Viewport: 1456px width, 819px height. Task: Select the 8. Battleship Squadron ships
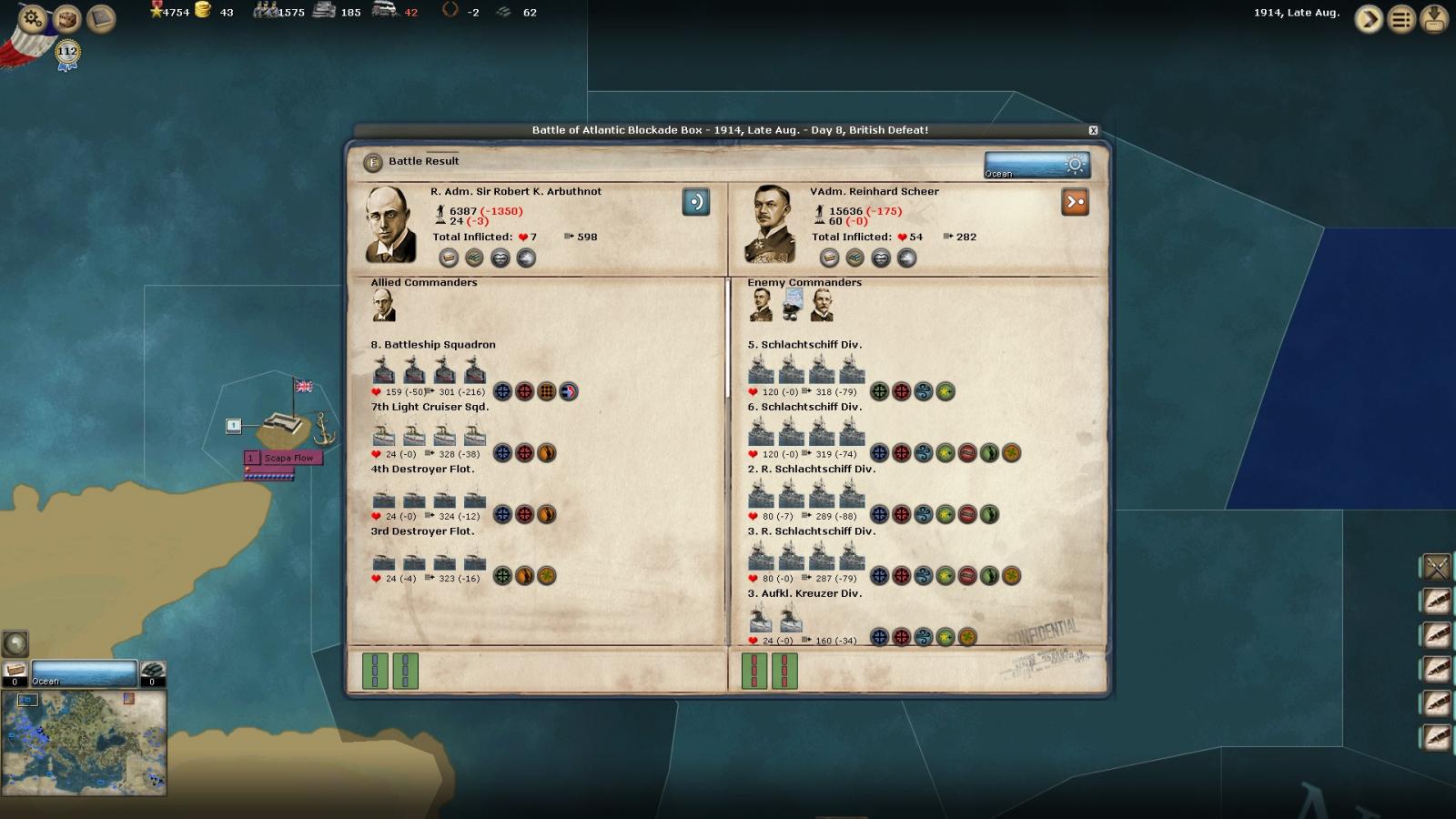pos(429,370)
